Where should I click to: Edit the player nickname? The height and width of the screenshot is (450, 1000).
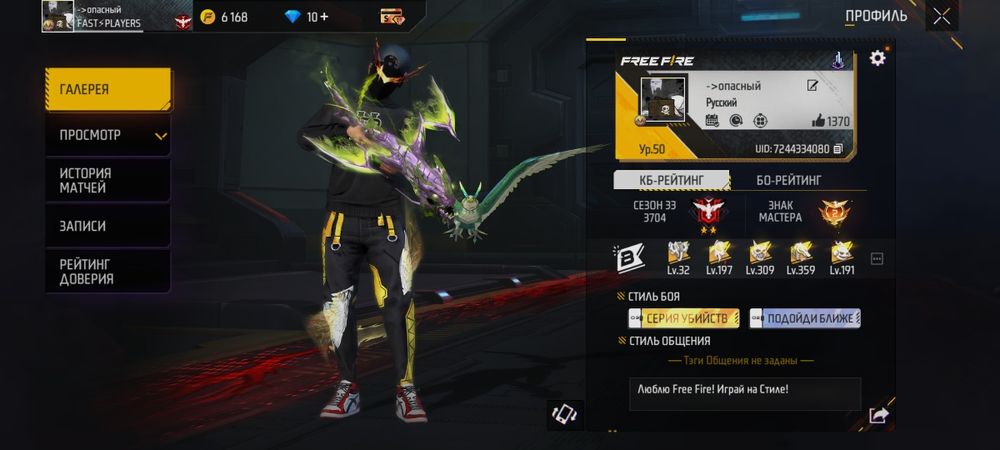(x=813, y=86)
